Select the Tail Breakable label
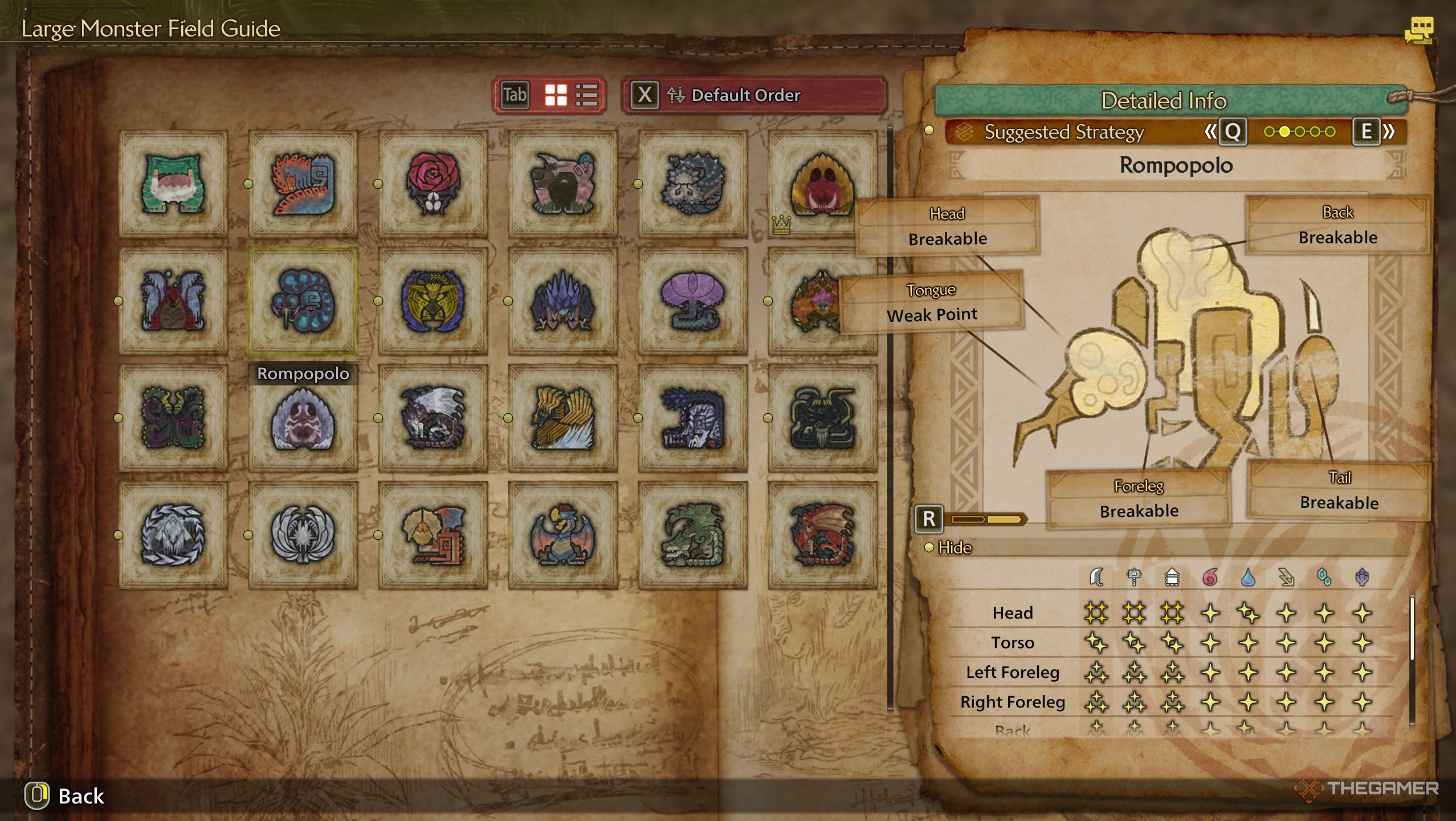 pyautogui.click(x=1339, y=491)
